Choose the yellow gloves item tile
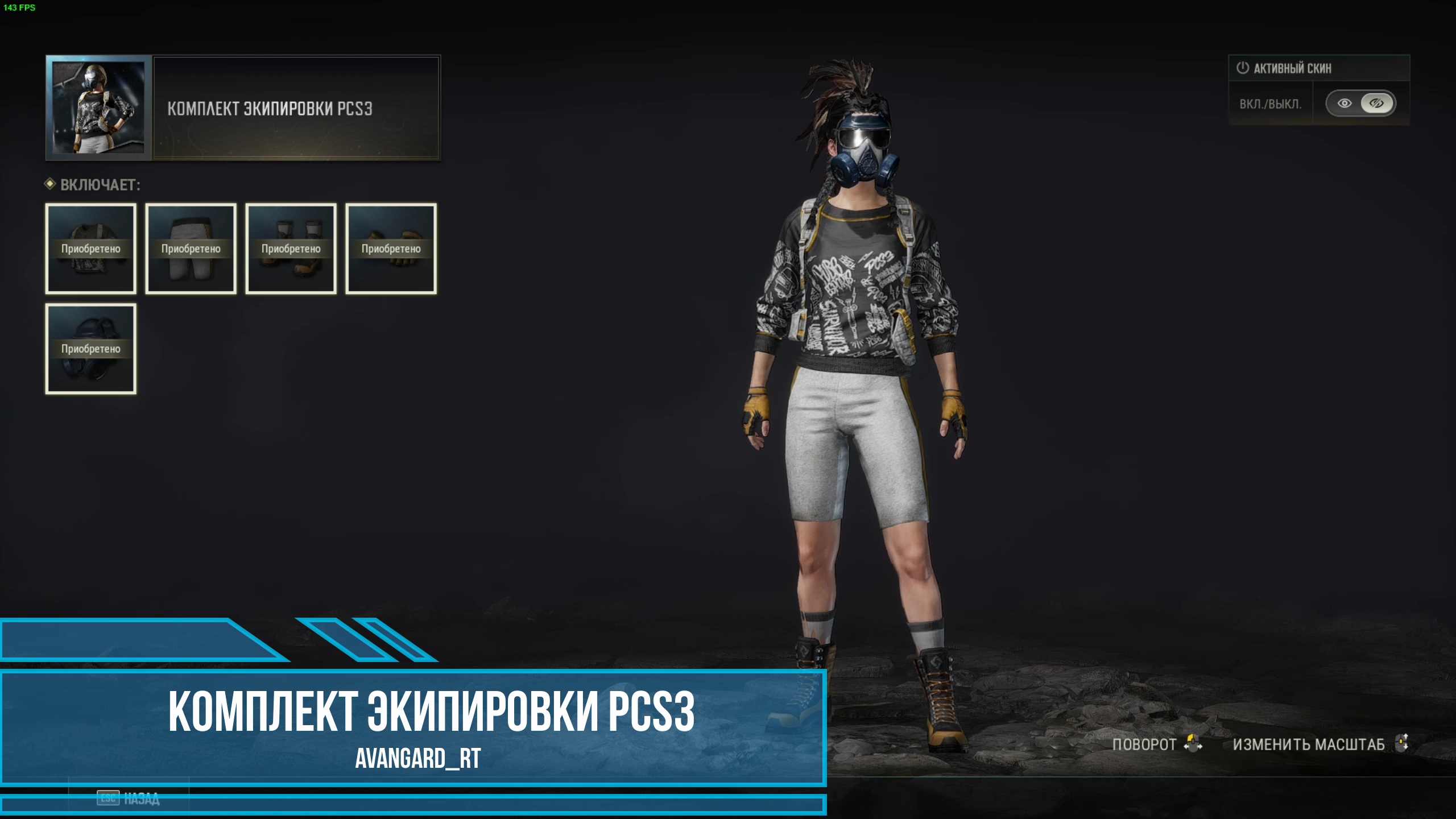Viewport: 1456px width, 819px height. point(391,249)
